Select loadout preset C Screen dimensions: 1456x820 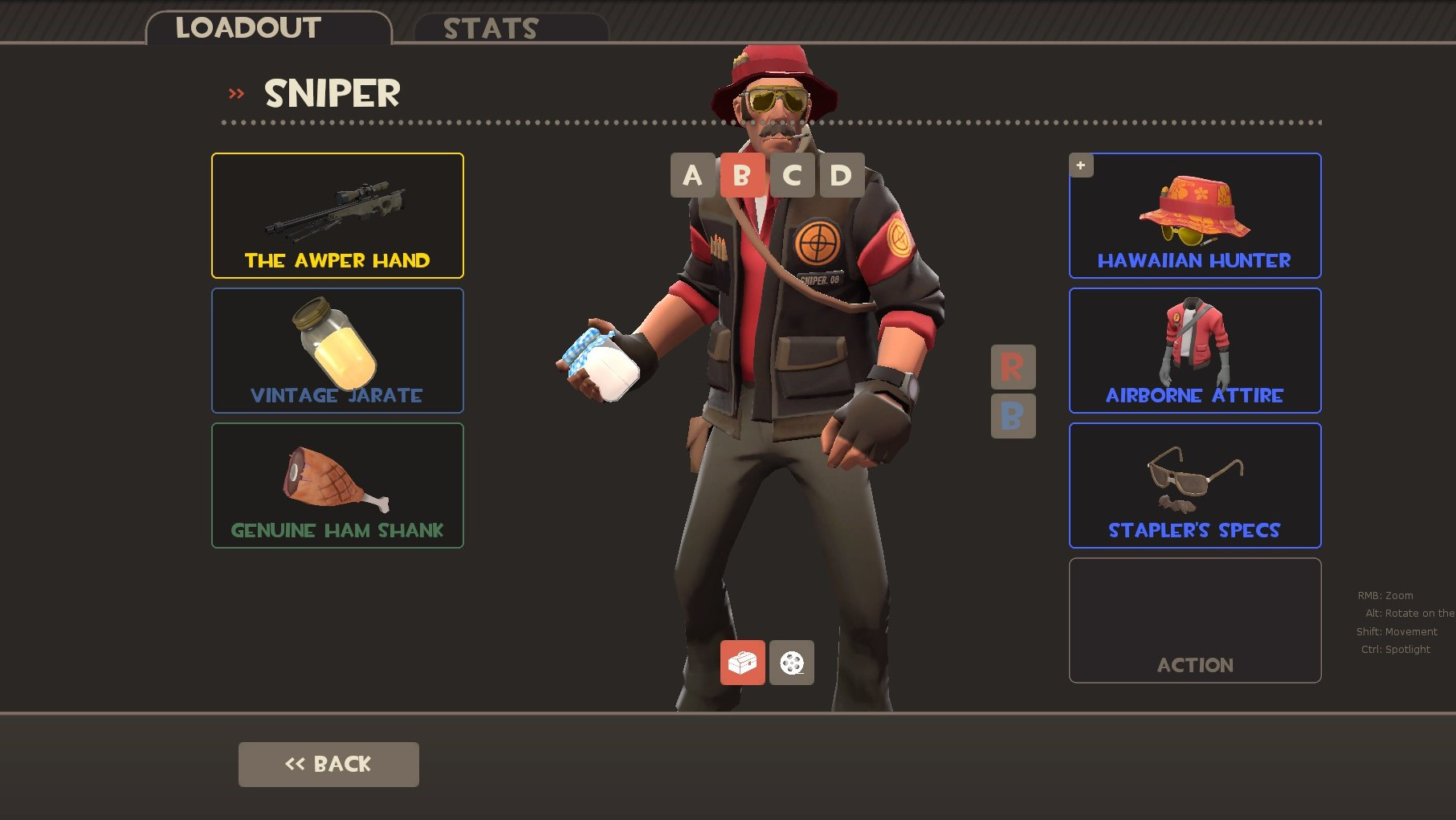coord(792,175)
